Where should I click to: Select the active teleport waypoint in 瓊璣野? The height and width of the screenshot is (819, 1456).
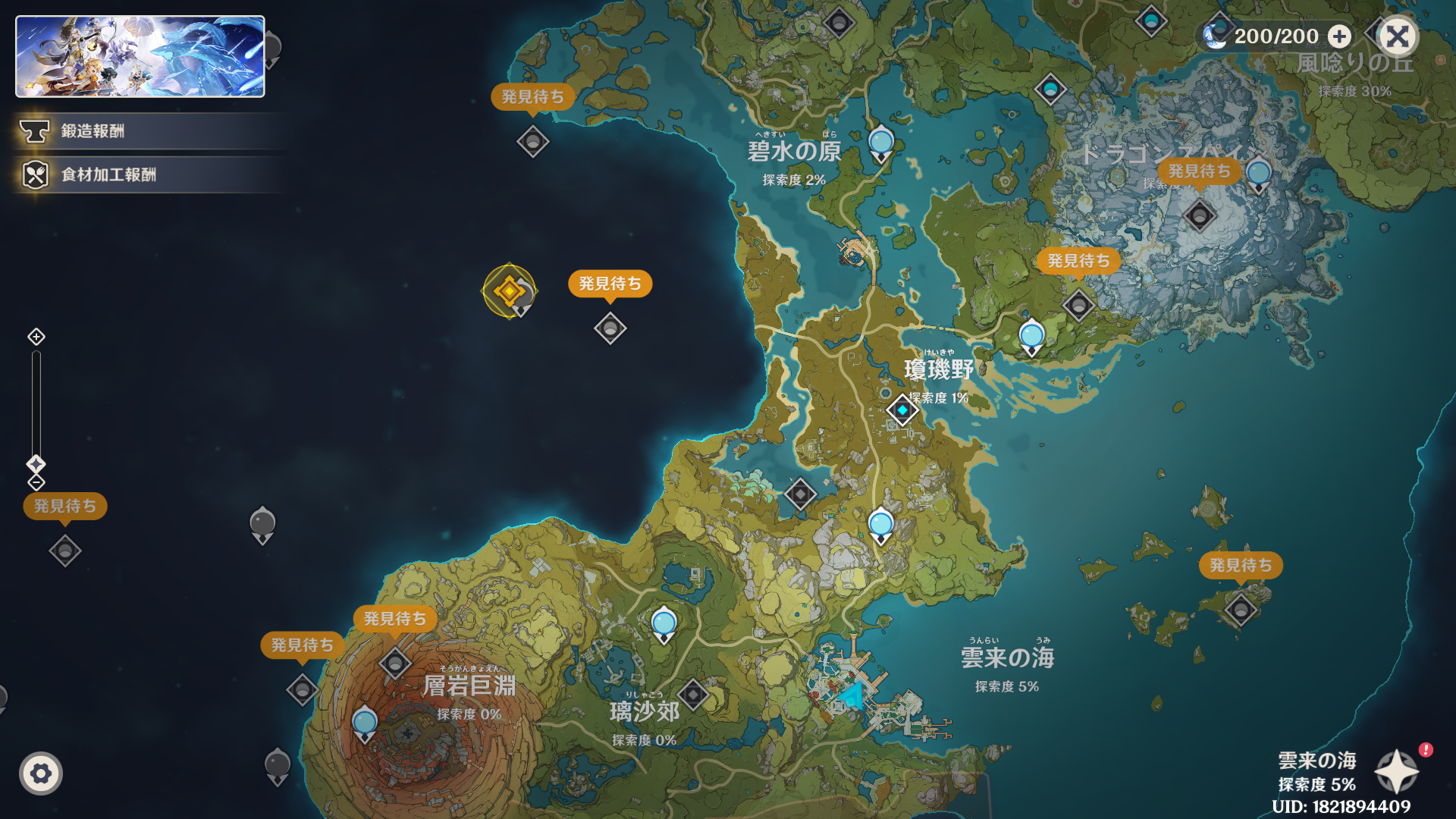point(902,410)
